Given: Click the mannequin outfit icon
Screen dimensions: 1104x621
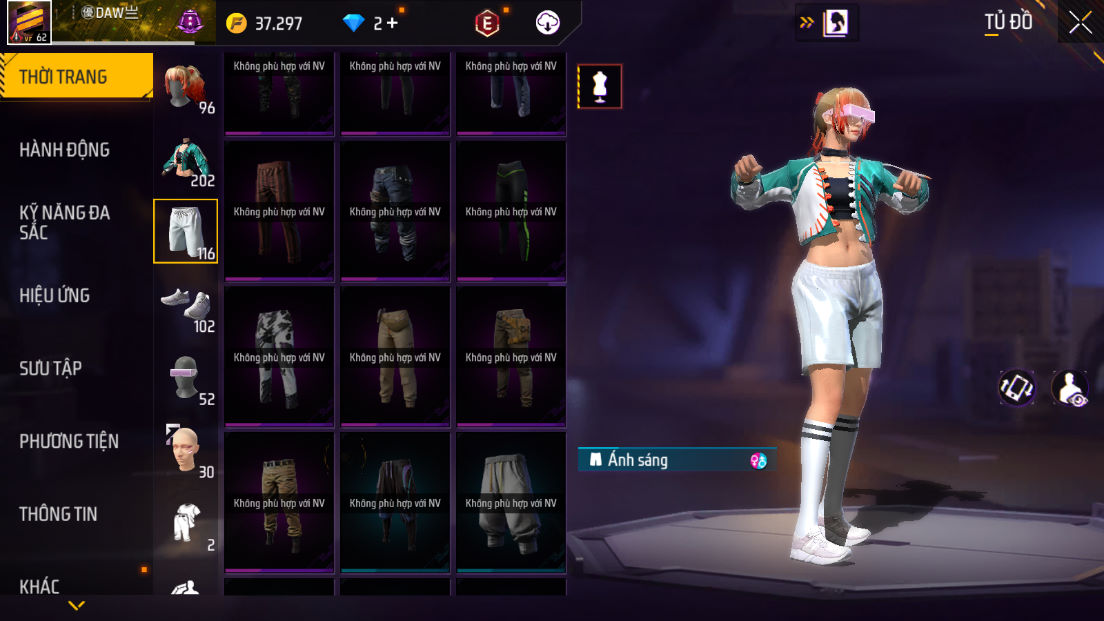Looking at the screenshot, I should pos(600,86).
